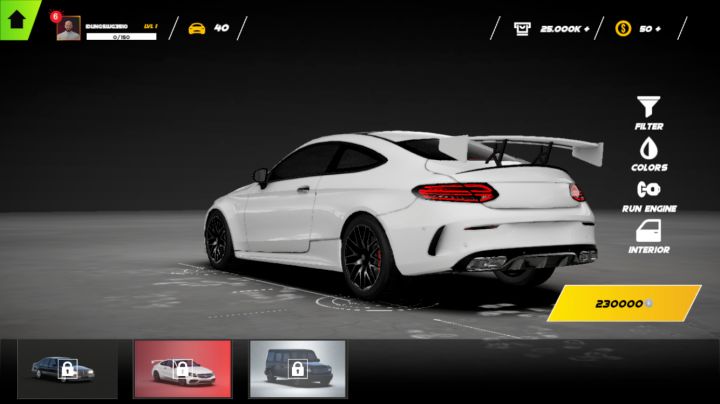Open the Colors paint menu
This screenshot has width=720, height=404.
(649, 153)
